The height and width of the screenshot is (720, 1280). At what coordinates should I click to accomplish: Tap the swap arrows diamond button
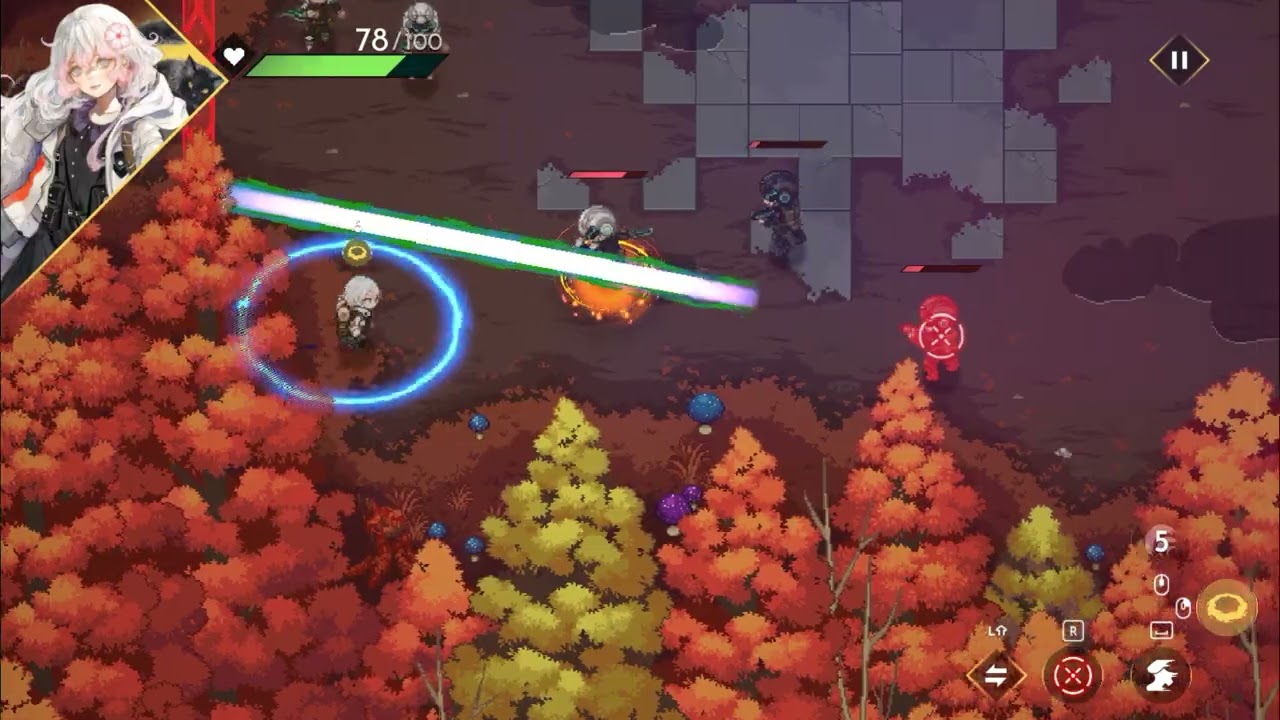tap(996, 676)
